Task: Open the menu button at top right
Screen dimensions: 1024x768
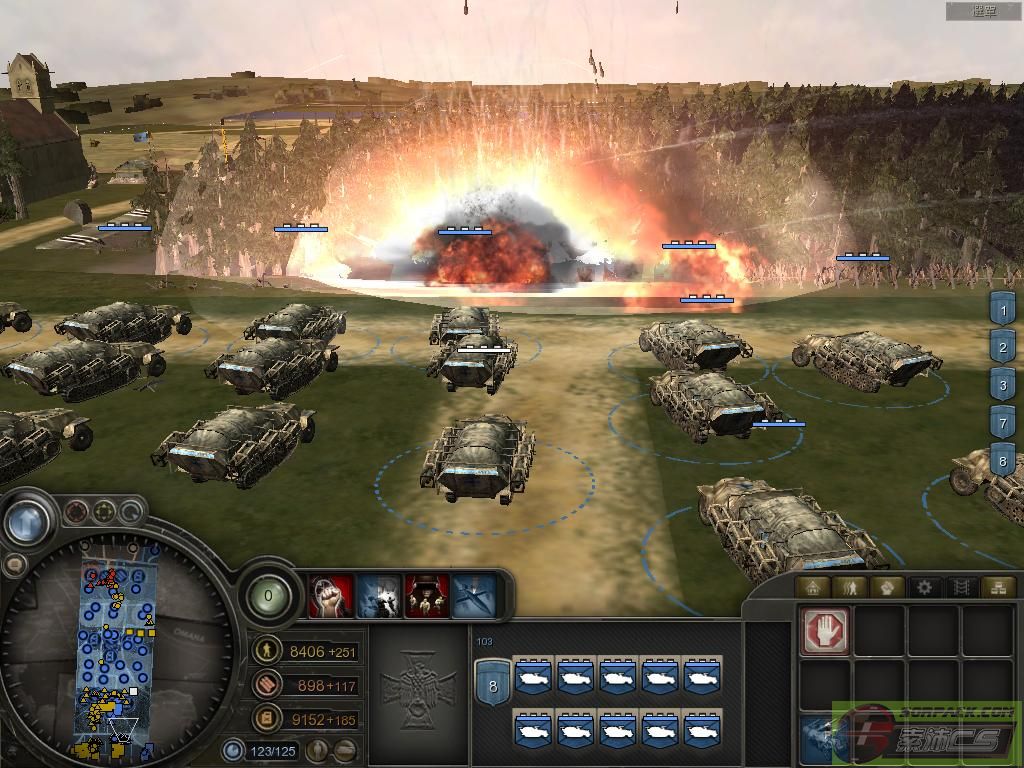Action: [x=985, y=11]
